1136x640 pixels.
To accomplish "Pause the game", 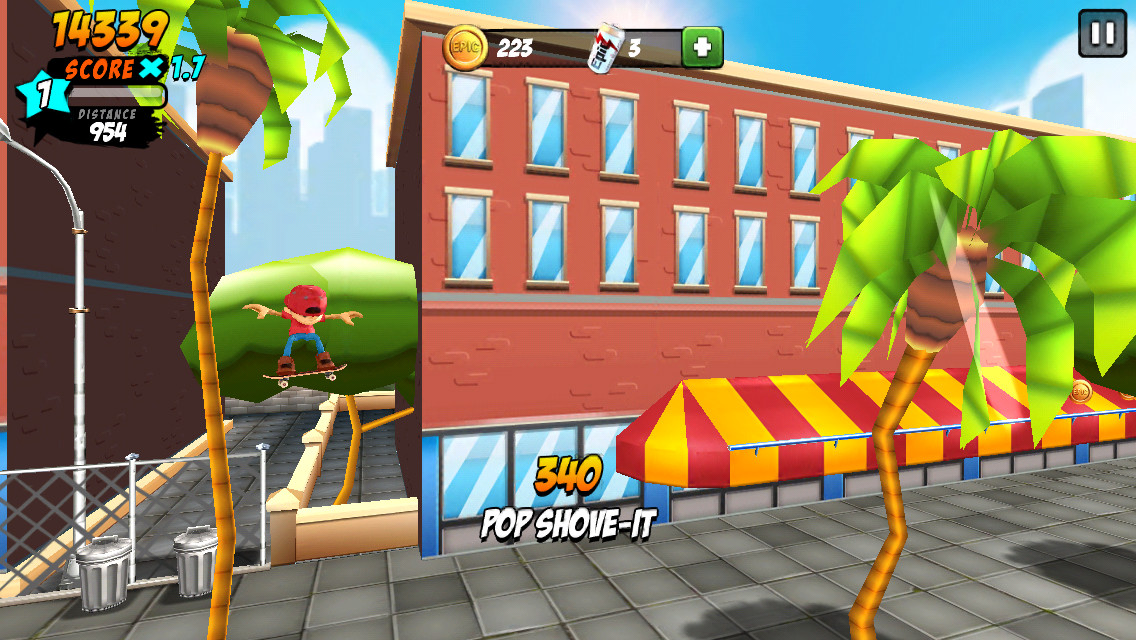I will 1102,33.
